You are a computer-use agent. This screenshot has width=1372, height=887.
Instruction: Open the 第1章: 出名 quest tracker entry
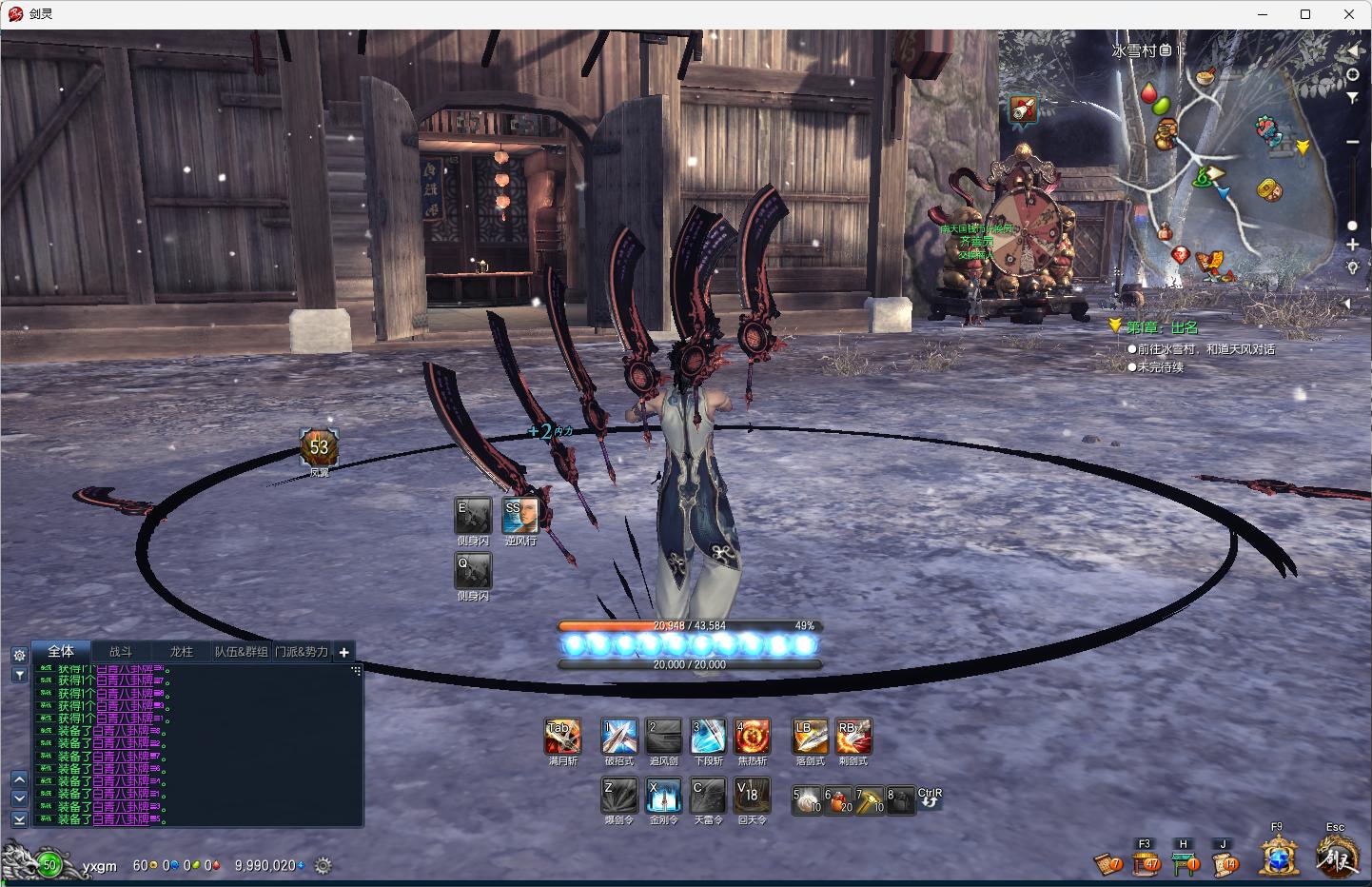[1162, 327]
